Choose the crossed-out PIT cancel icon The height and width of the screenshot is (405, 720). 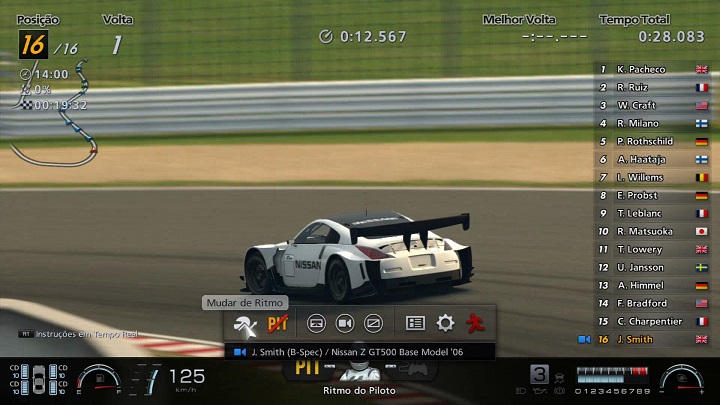click(278, 324)
